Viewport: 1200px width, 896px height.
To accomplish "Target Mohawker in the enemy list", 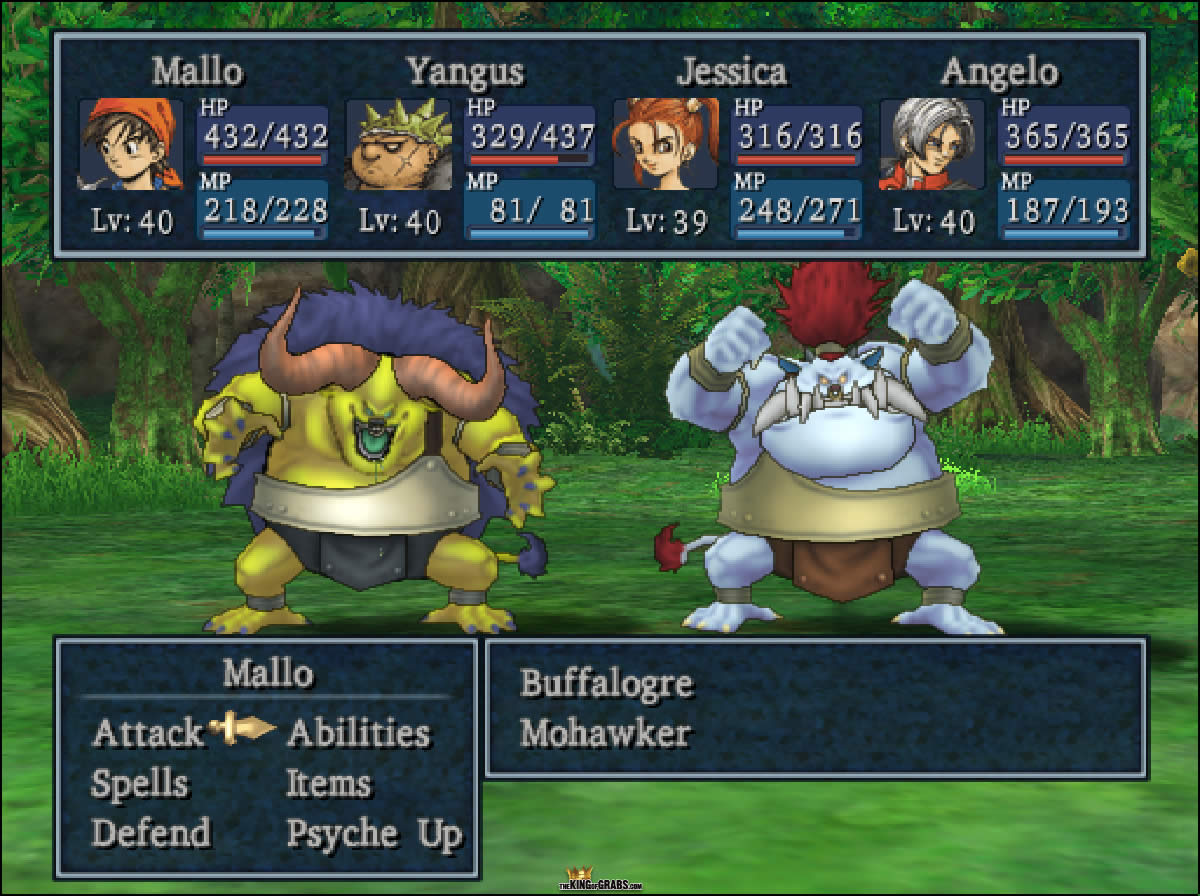I will click(605, 734).
